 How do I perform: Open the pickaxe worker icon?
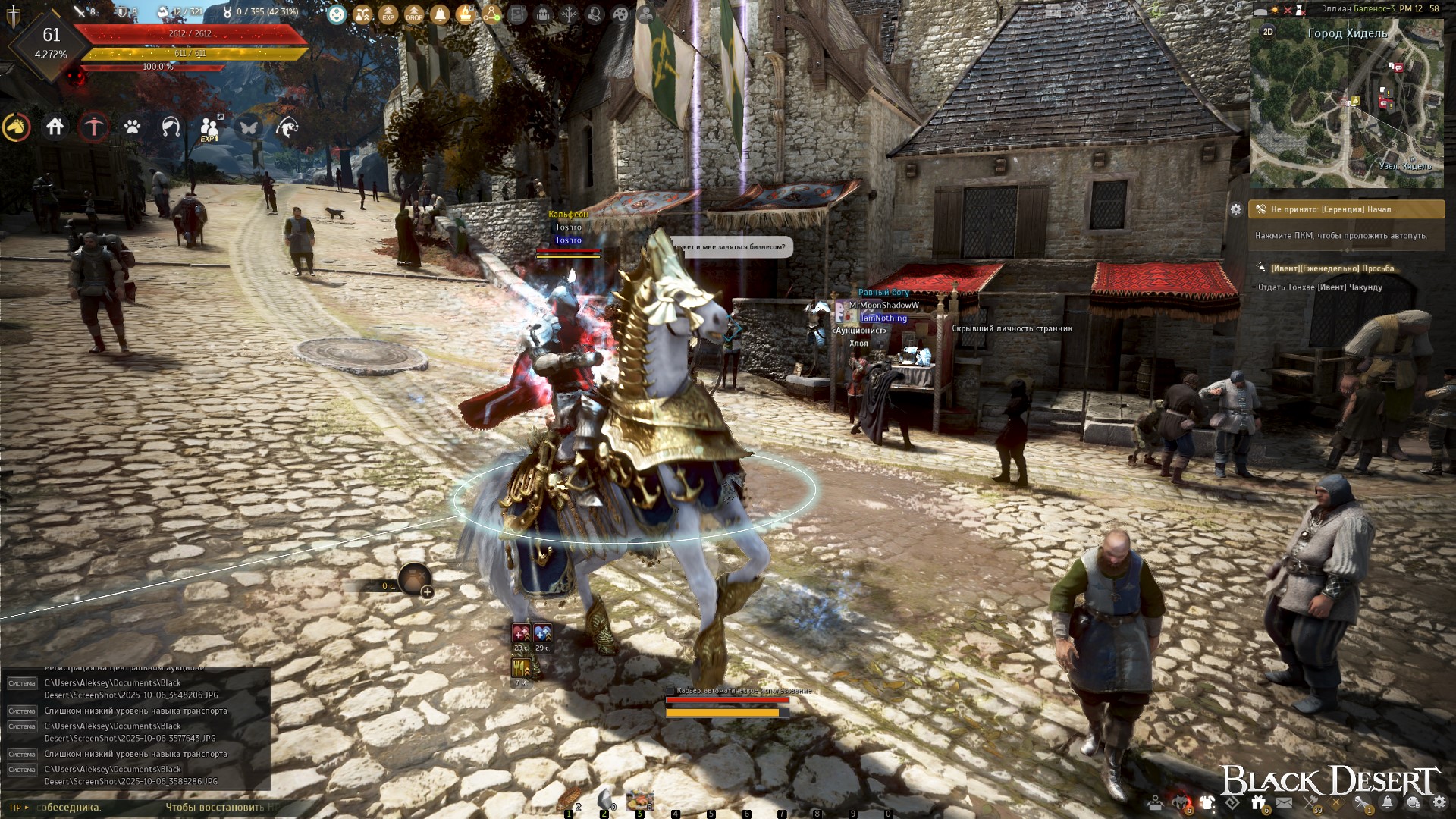click(94, 127)
